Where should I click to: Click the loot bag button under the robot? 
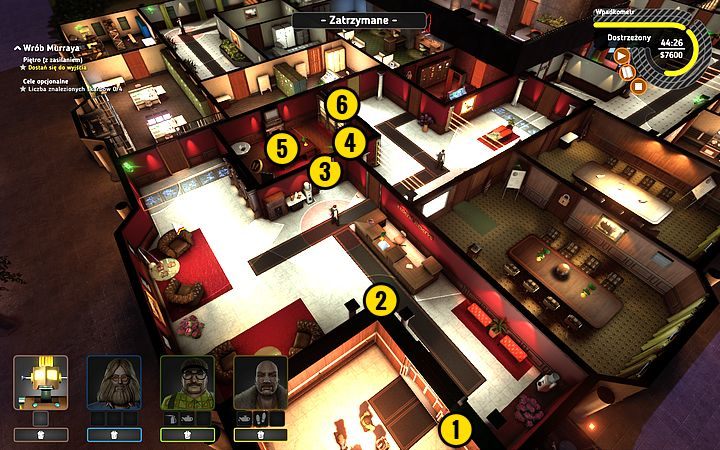pos(41,435)
